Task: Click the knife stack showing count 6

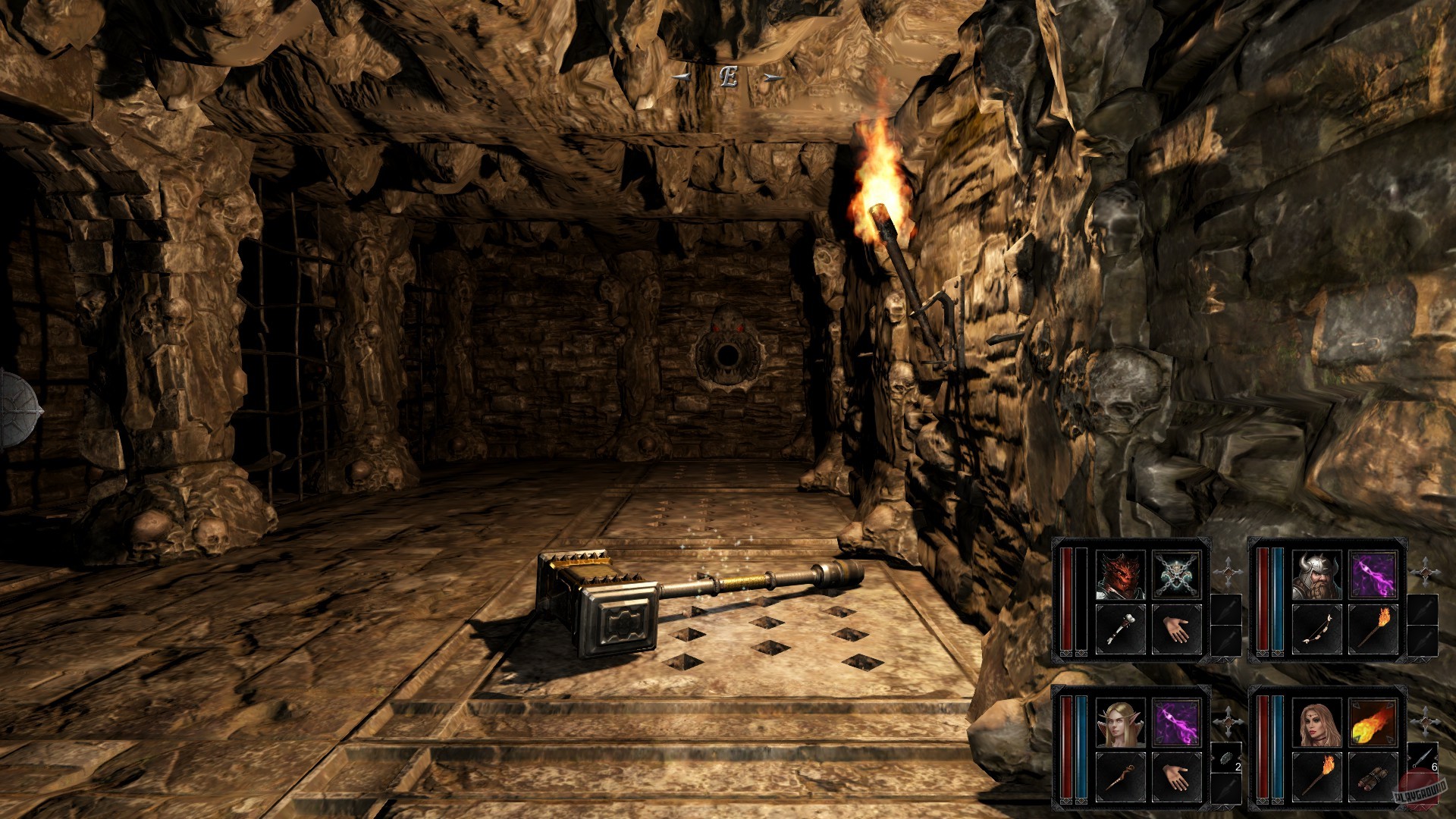Action: pyautogui.click(x=1423, y=761)
